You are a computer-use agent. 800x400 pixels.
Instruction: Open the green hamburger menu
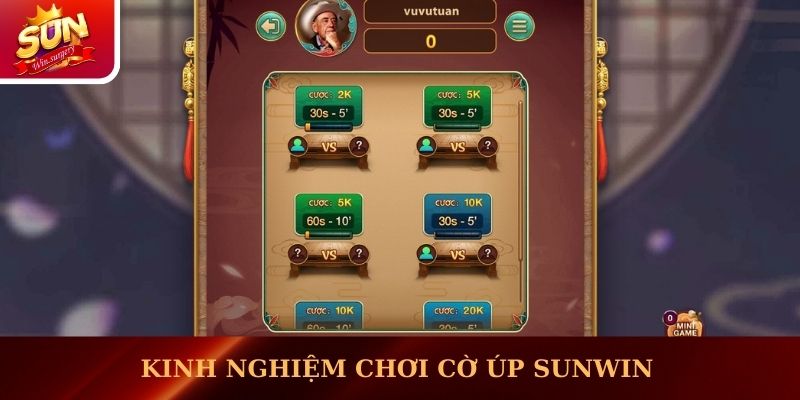point(518,26)
